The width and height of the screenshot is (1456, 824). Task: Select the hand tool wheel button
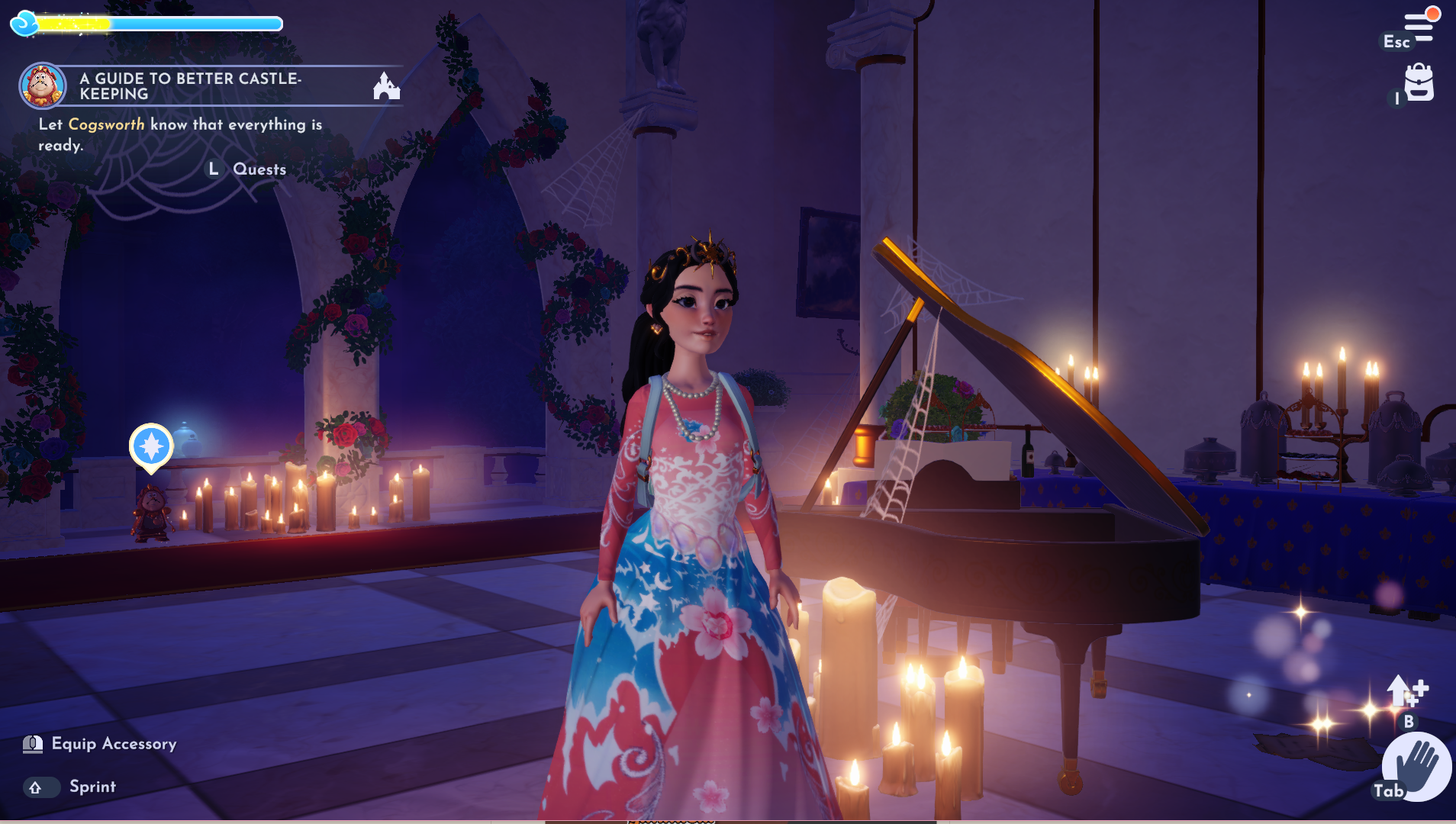[x=1417, y=767]
